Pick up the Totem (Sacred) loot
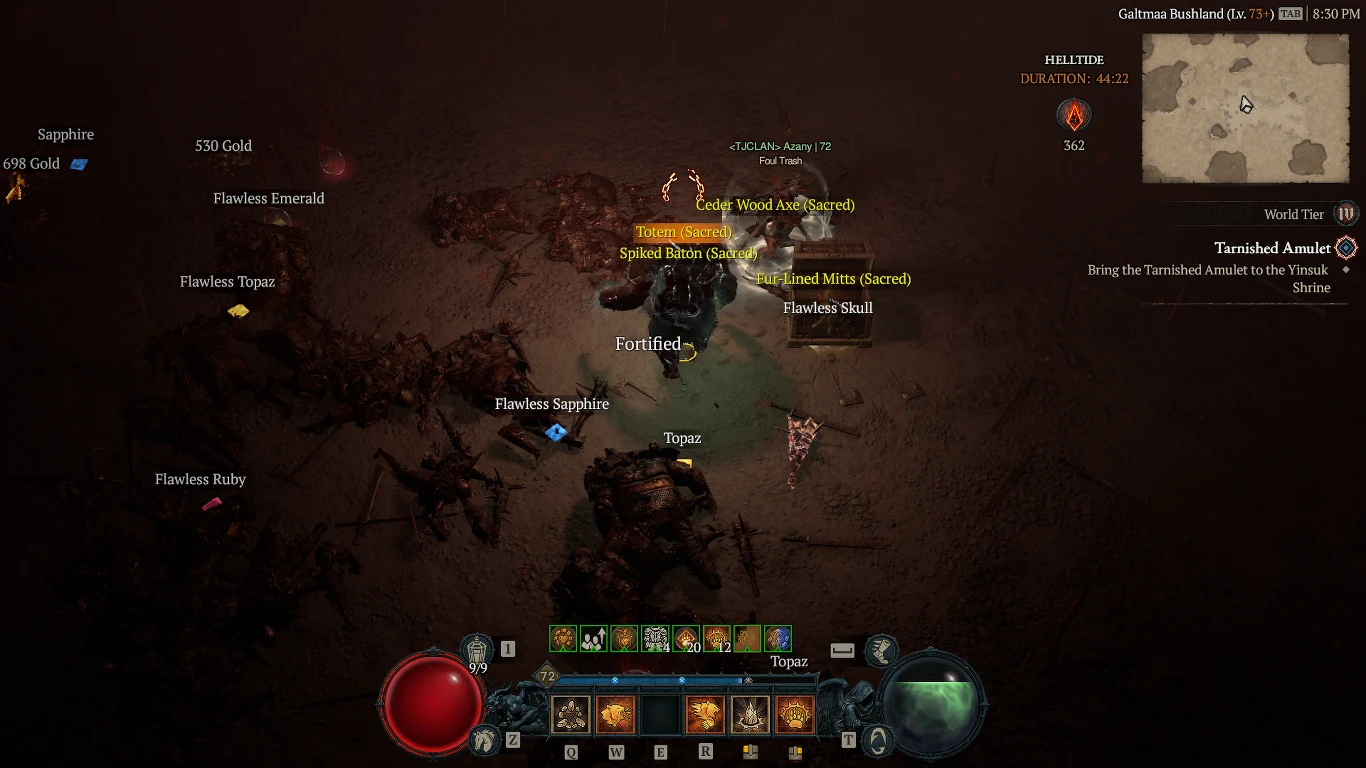The height and width of the screenshot is (768, 1366). click(x=683, y=231)
